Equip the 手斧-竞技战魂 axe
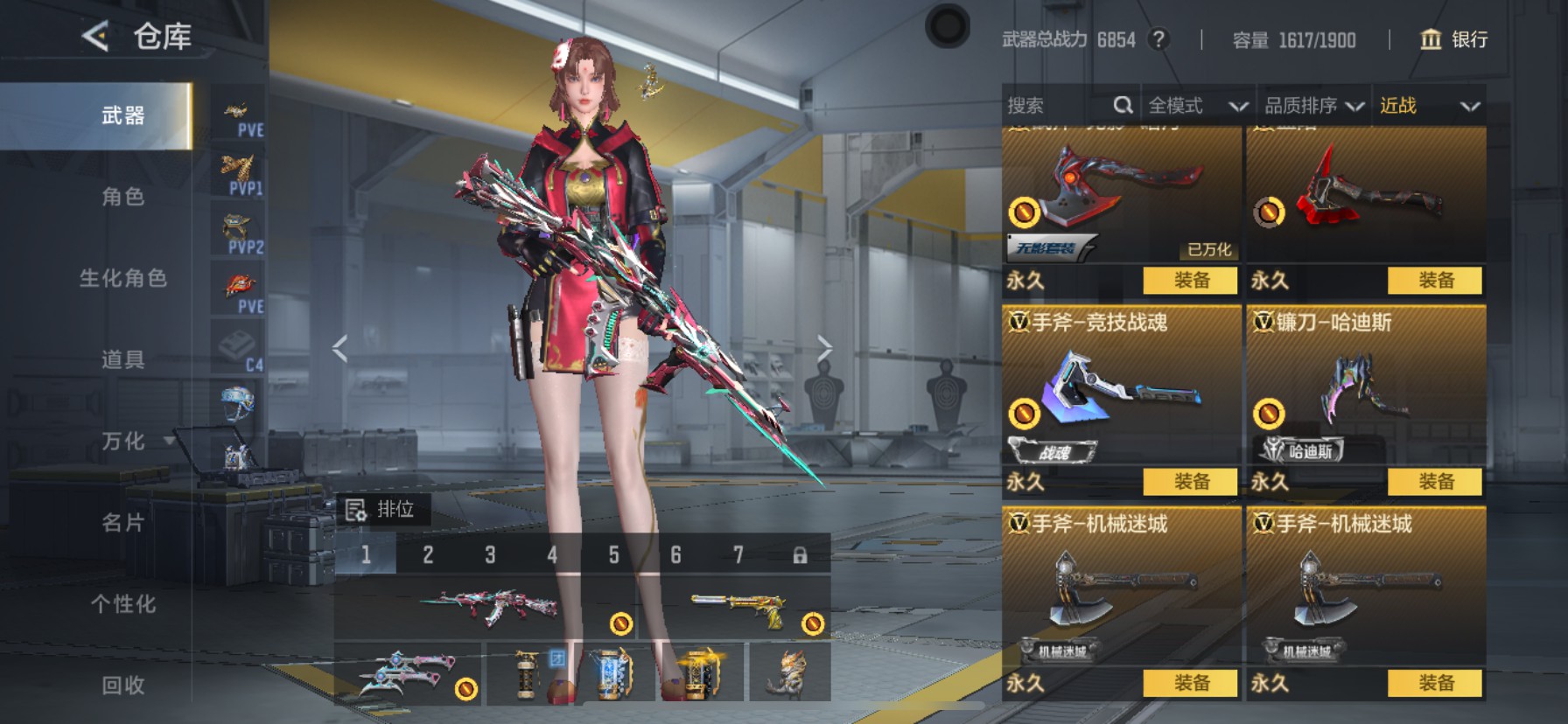This screenshot has height=724, width=1568. (1191, 482)
